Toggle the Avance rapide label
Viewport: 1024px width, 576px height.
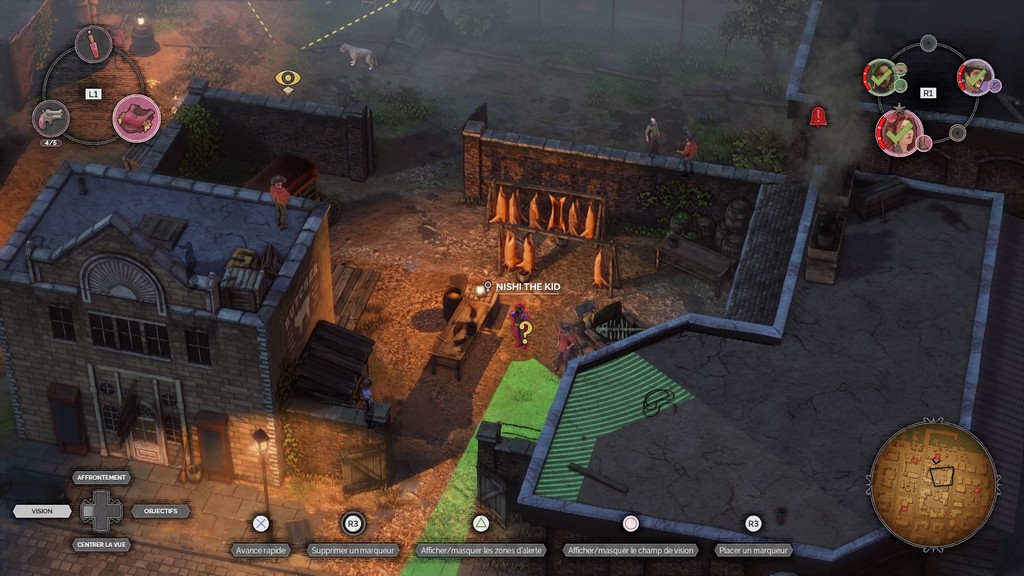[260, 550]
